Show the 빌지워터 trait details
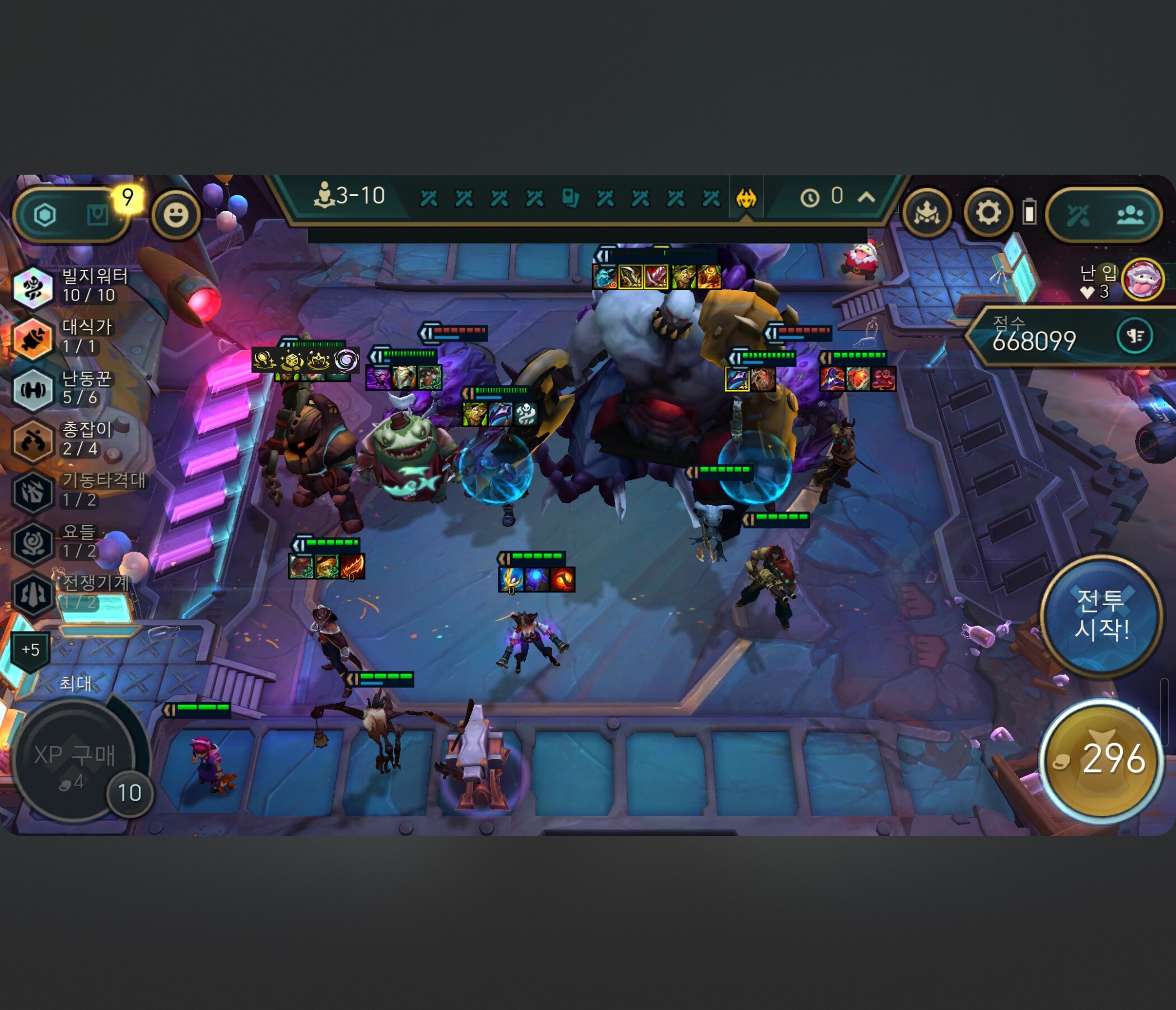 point(33,287)
